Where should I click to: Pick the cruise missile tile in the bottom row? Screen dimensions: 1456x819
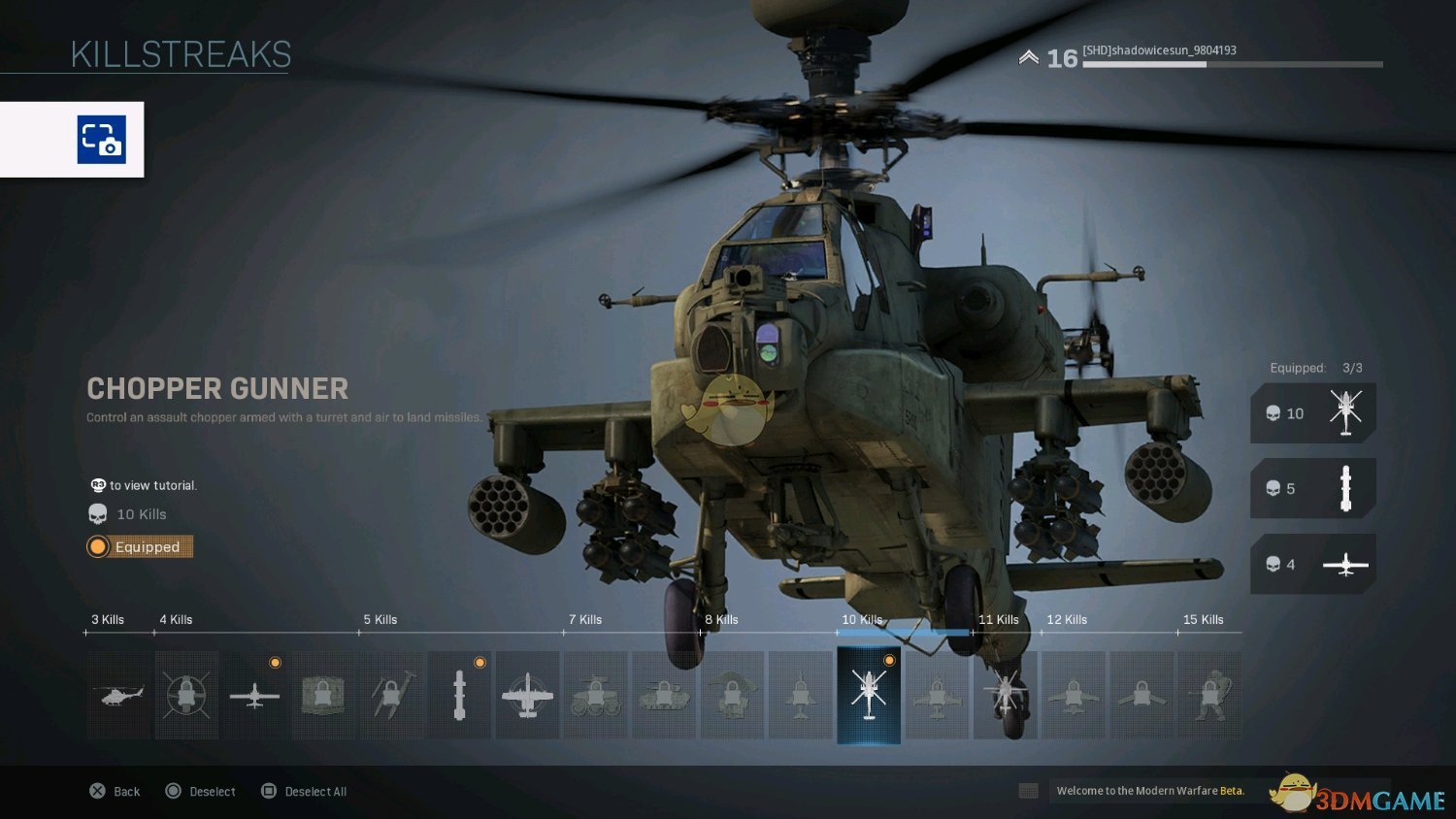459,695
